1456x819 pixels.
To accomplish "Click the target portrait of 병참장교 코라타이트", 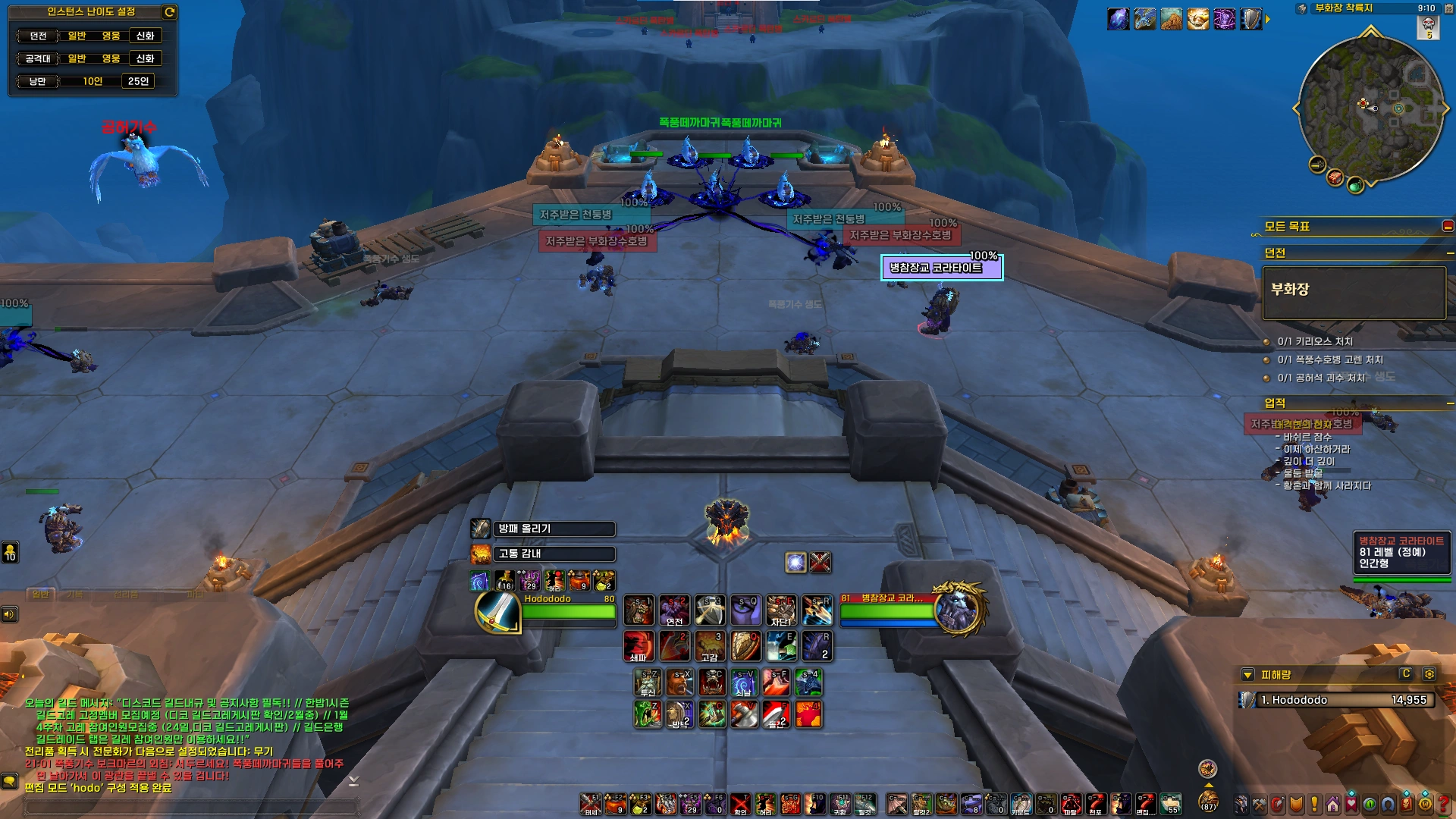I will click(960, 609).
